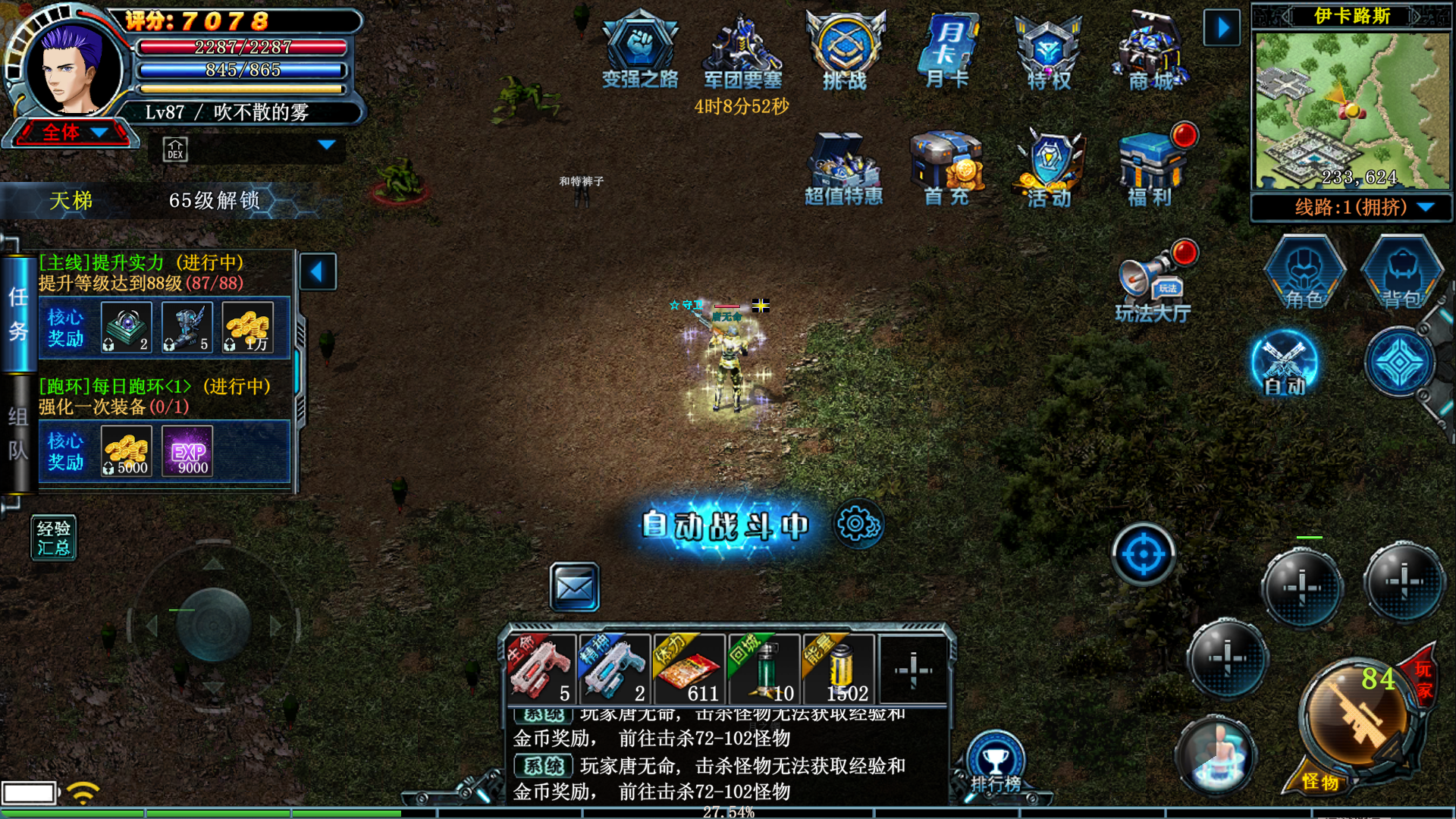Open the 玩法大厅 megaphone icon
Screen dimensions: 1456x819
click(1151, 282)
